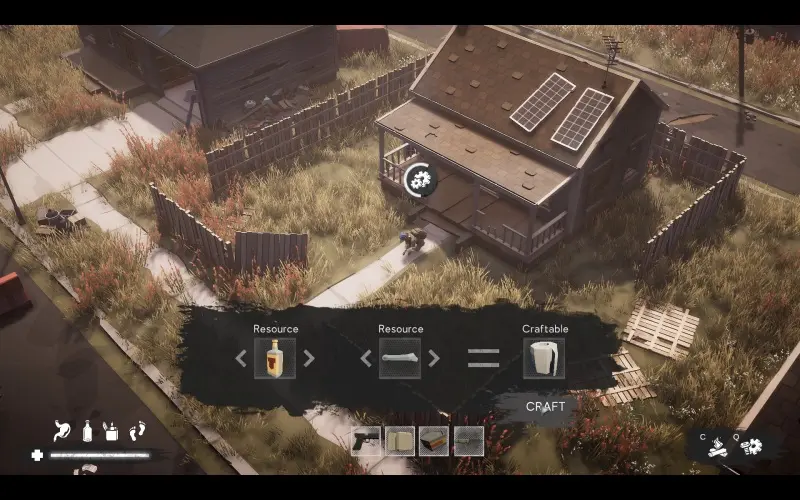The image size is (800, 500).
Task: Select the knife in the hotbar
Action: (x=468, y=441)
